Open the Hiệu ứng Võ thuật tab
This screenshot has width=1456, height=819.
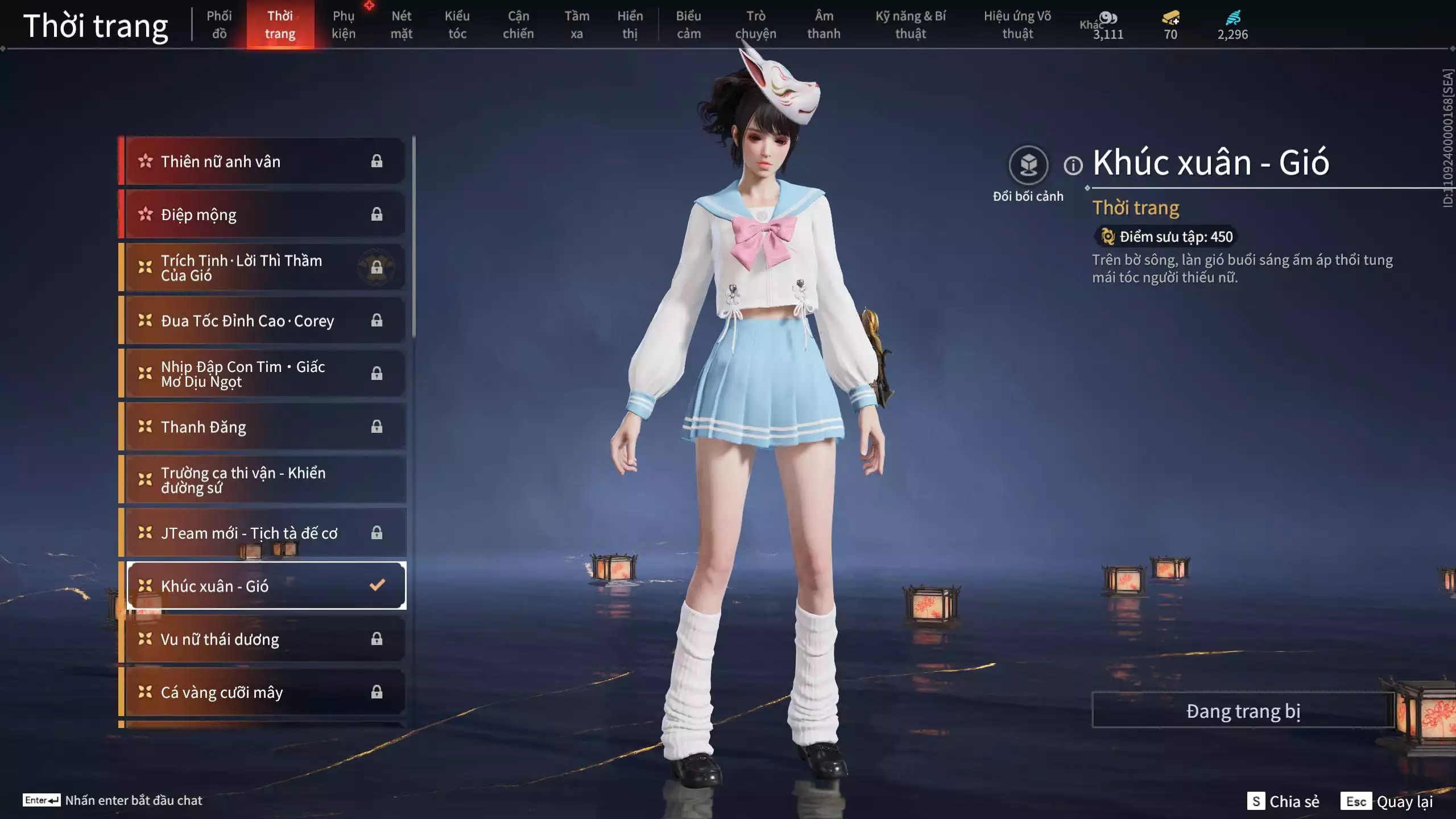click(1017, 24)
